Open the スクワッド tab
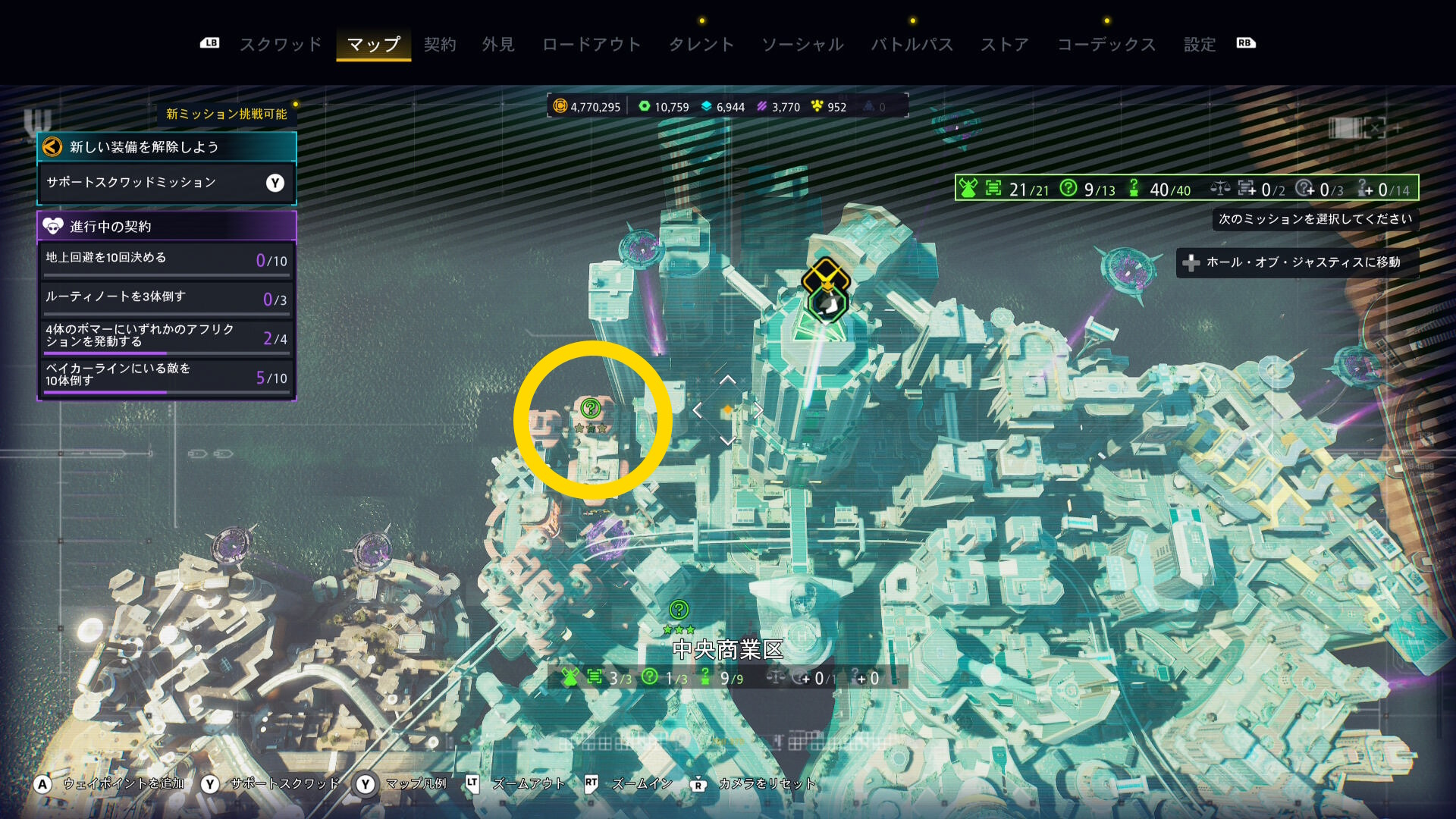The image size is (1456, 819). [281, 45]
